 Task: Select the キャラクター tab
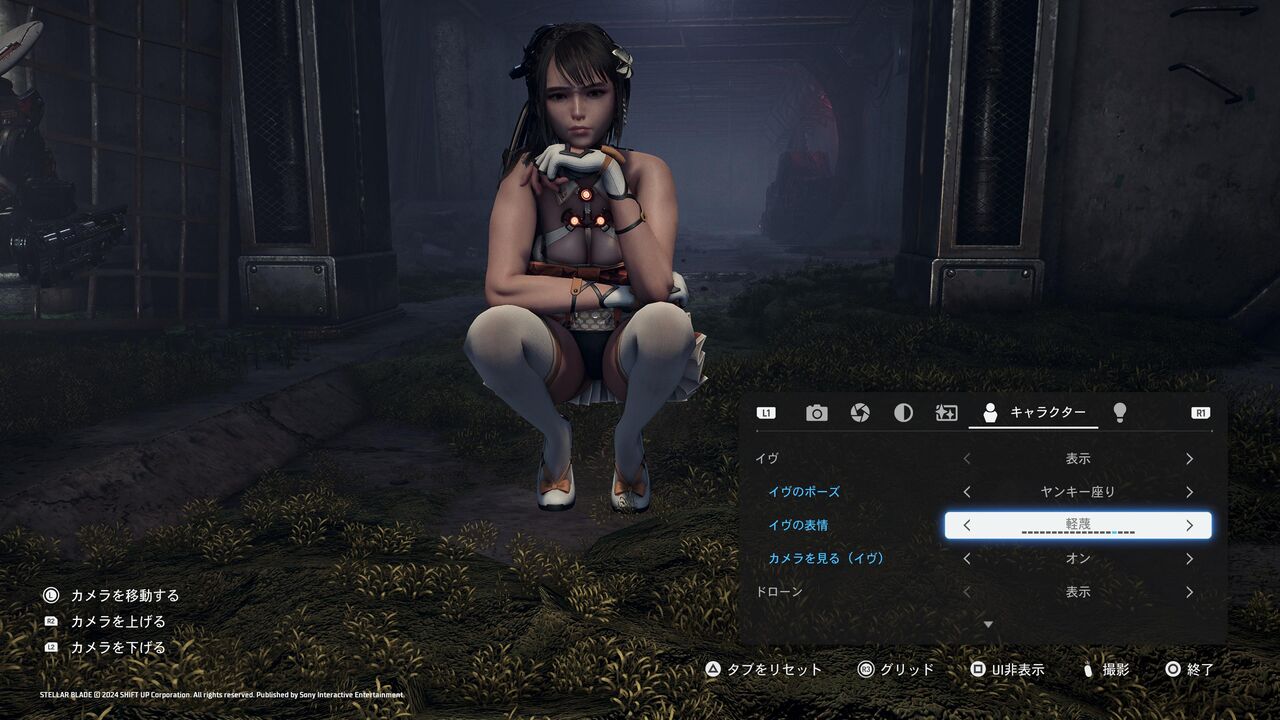pyautogui.click(x=1034, y=413)
